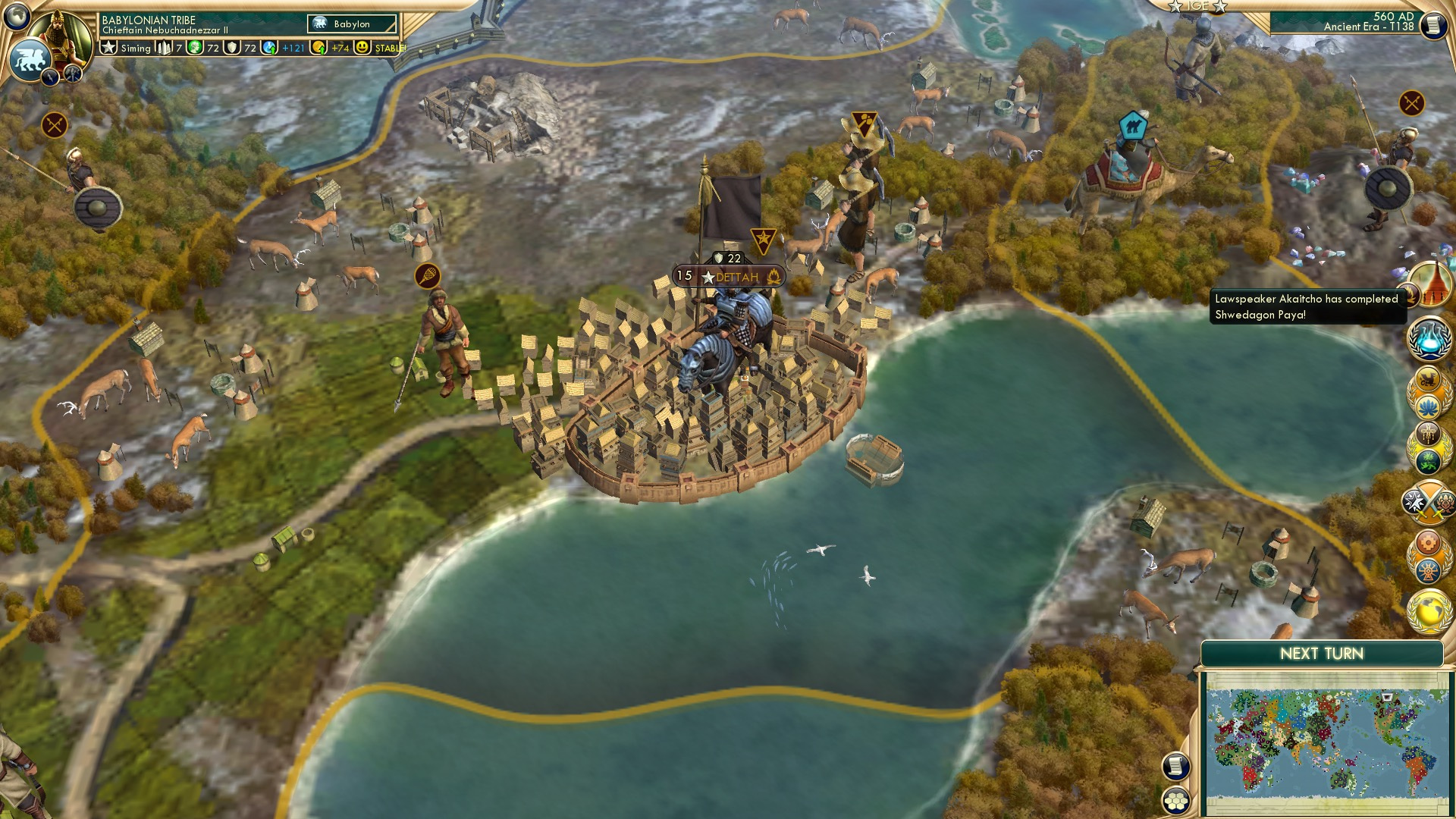Expand the Babylon civilization dropdown

tap(350, 24)
